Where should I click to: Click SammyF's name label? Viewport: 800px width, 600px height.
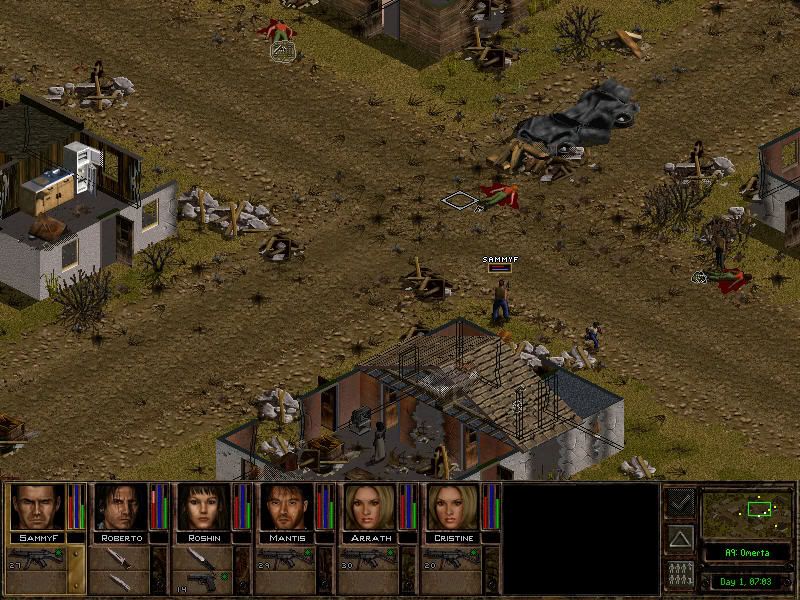tap(36, 538)
